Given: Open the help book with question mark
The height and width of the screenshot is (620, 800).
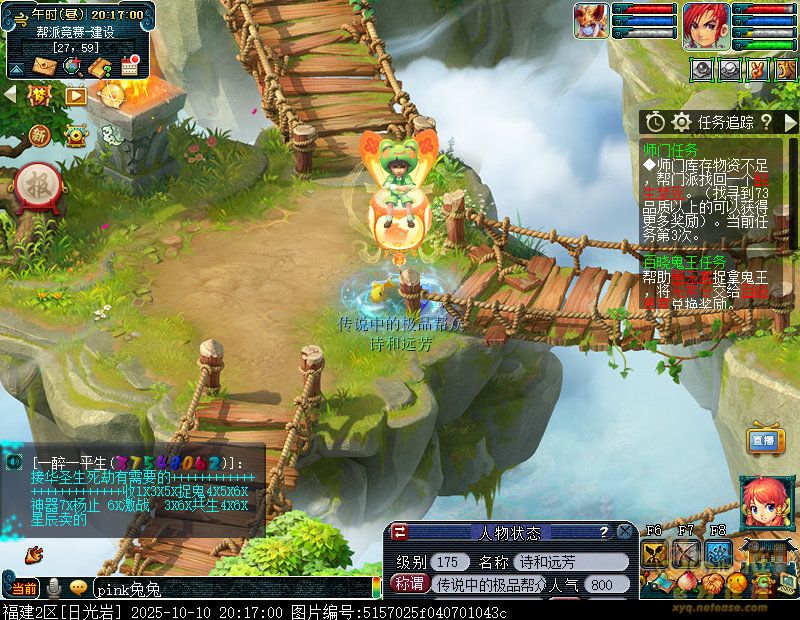Looking at the screenshot, I should tap(99, 67).
